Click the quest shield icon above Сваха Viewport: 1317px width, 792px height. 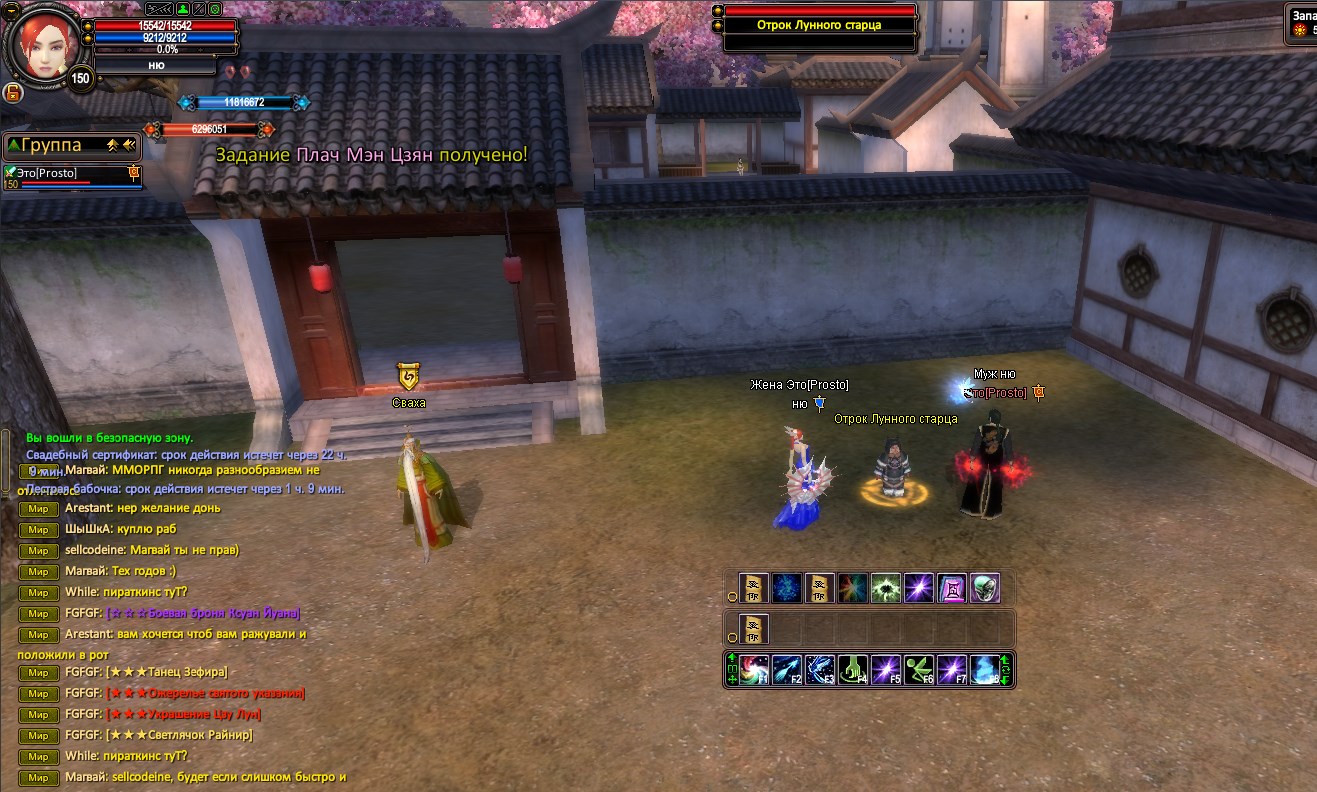point(409,378)
